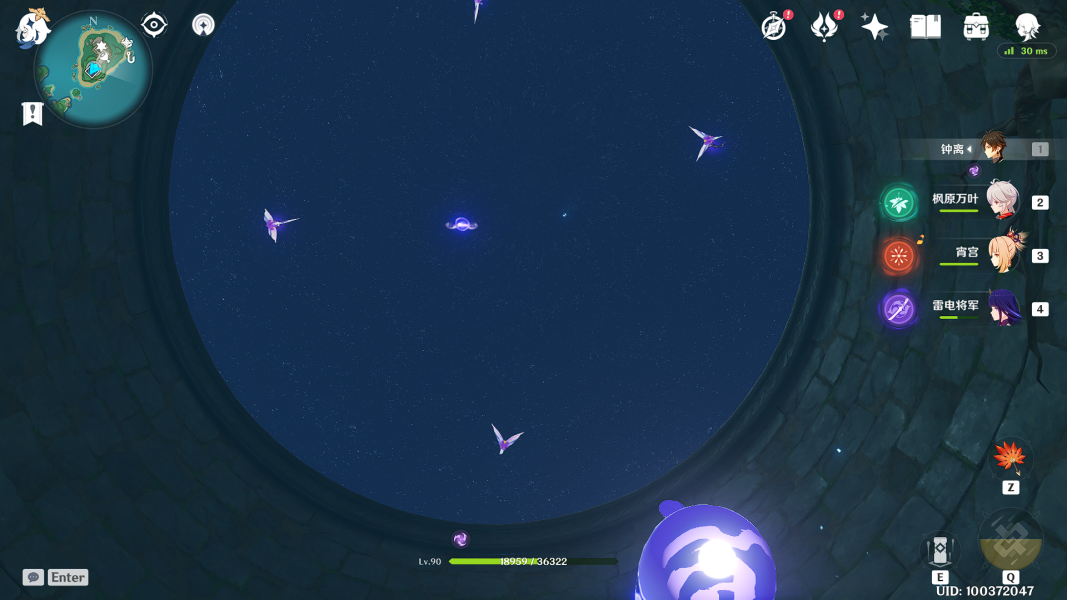Image resolution: width=1067 pixels, height=600 pixels.
Task: Open the Paimon main menu
Action: (33, 27)
